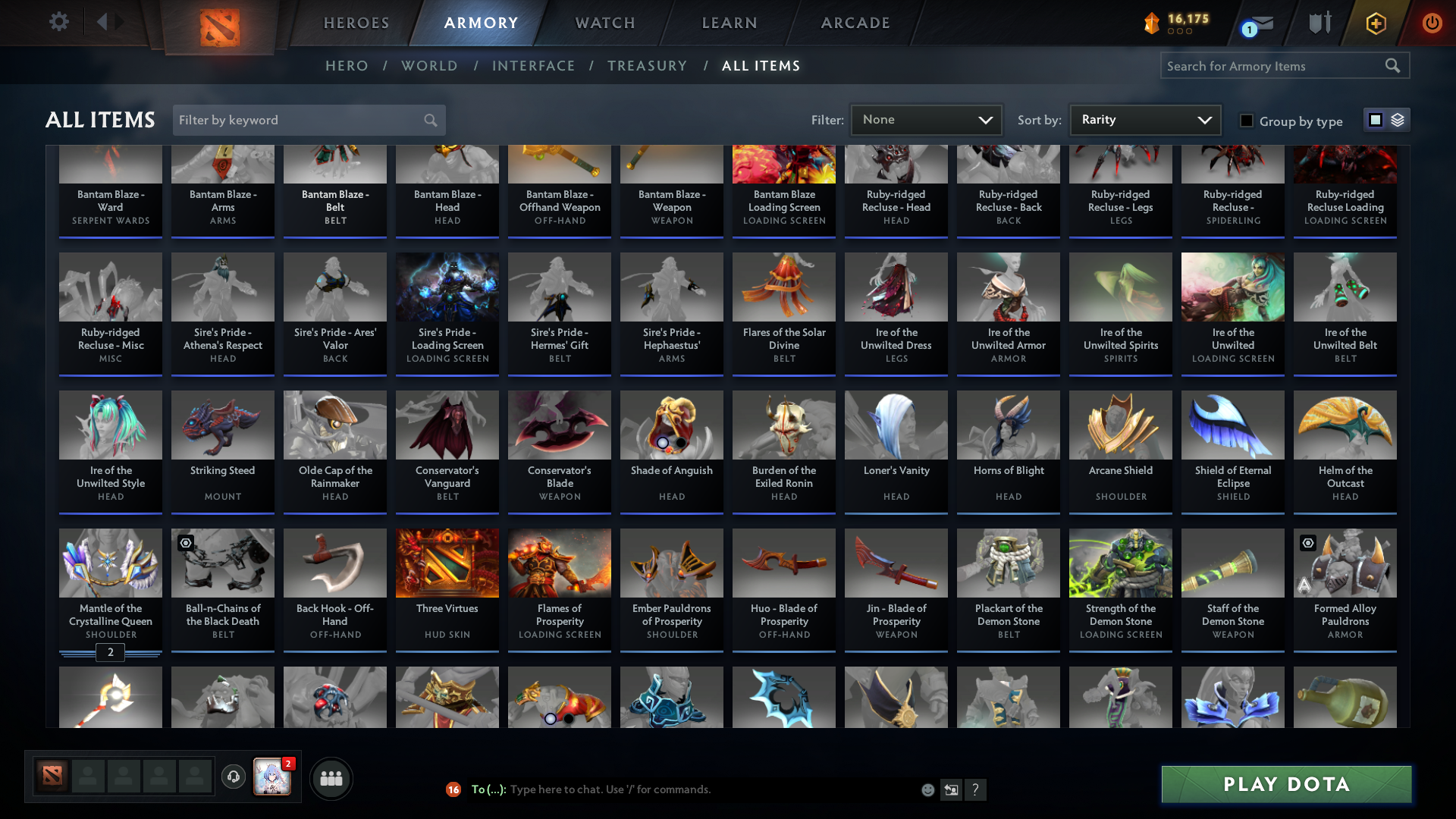The image size is (1456, 819).
Task: Switch to grouped stack view toggle
Action: pyautogui.click(x=1397, y=120)
